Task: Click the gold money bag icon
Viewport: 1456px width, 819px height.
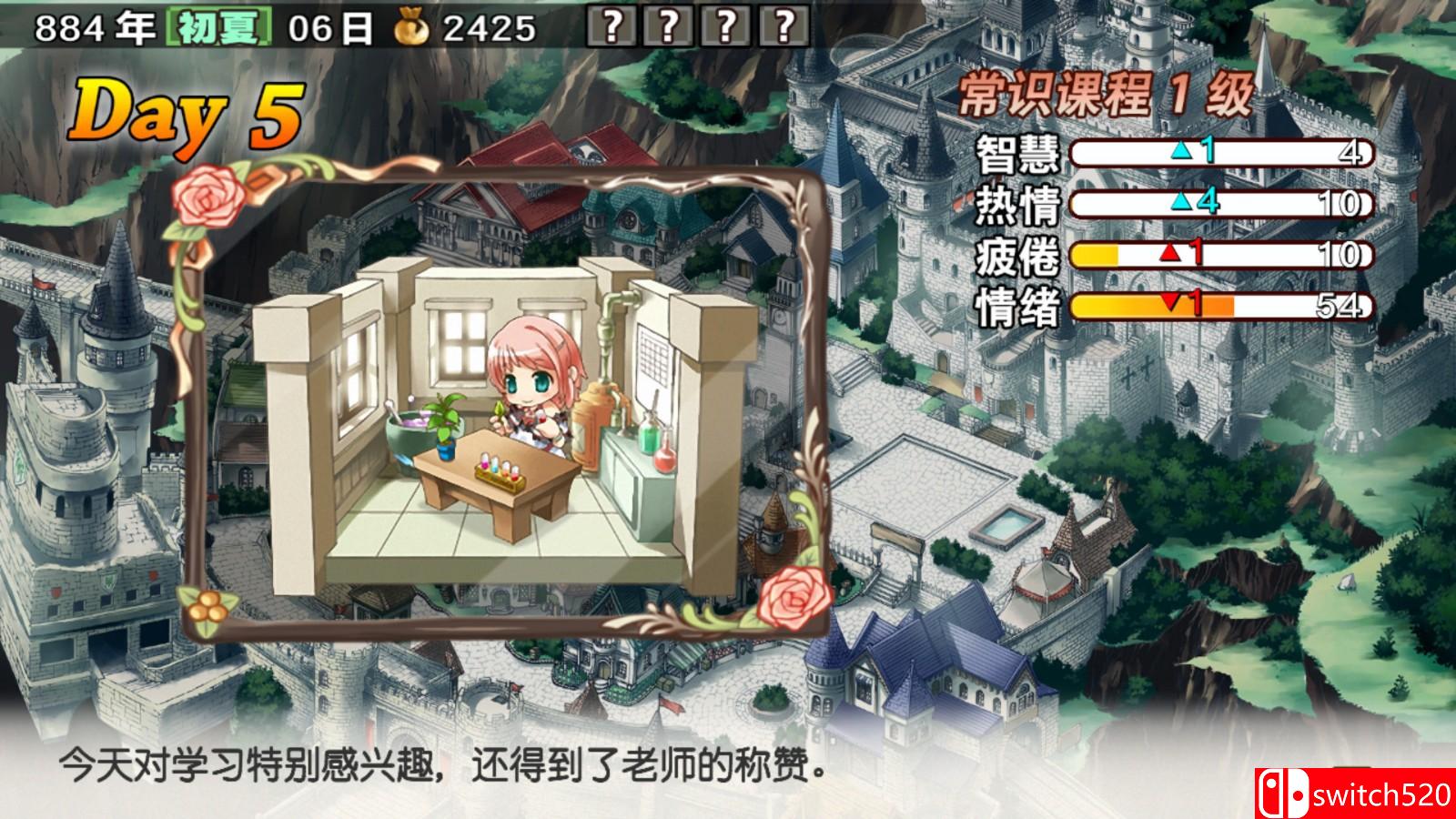Action: coord(412,25)
